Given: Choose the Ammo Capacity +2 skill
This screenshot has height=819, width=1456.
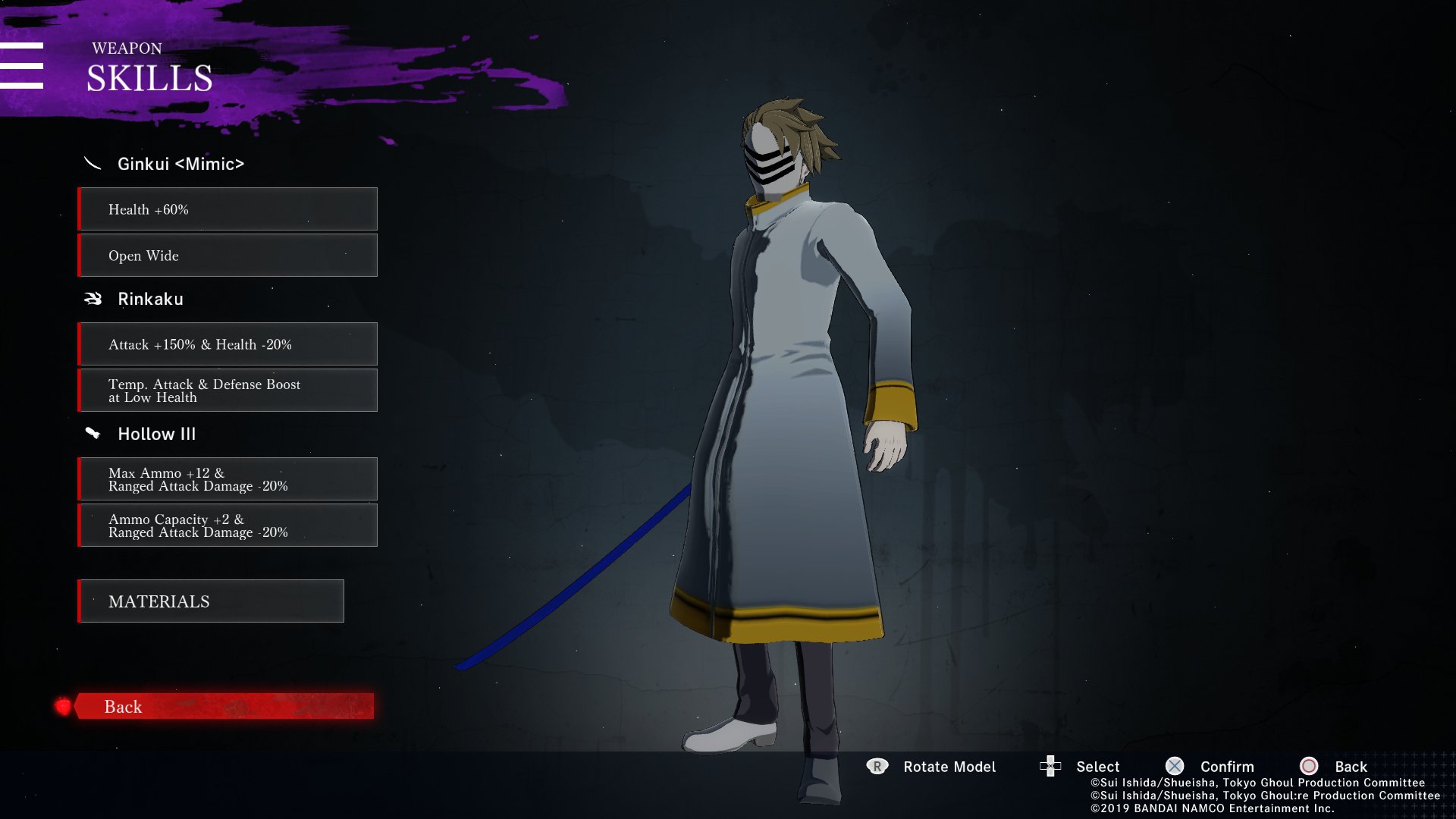Looking at the screenshot, I should coord(227,526).
